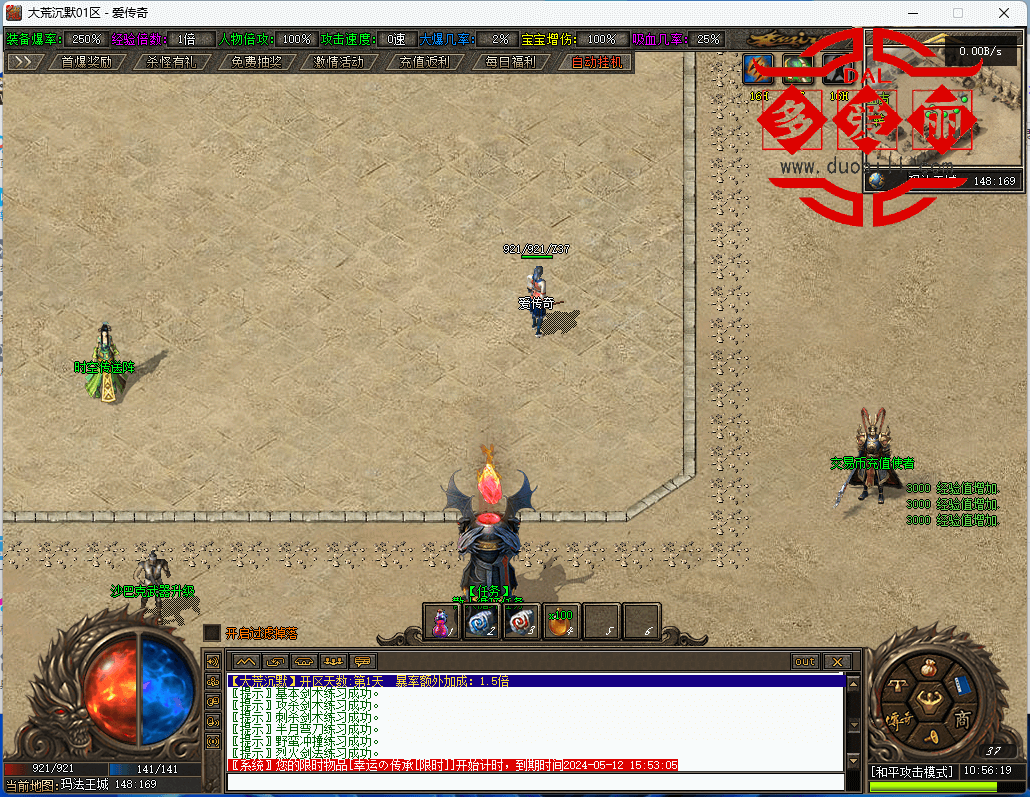Close the chat panel with the X button
This screenshot has height=797, width=1030.
click(836, 661)
